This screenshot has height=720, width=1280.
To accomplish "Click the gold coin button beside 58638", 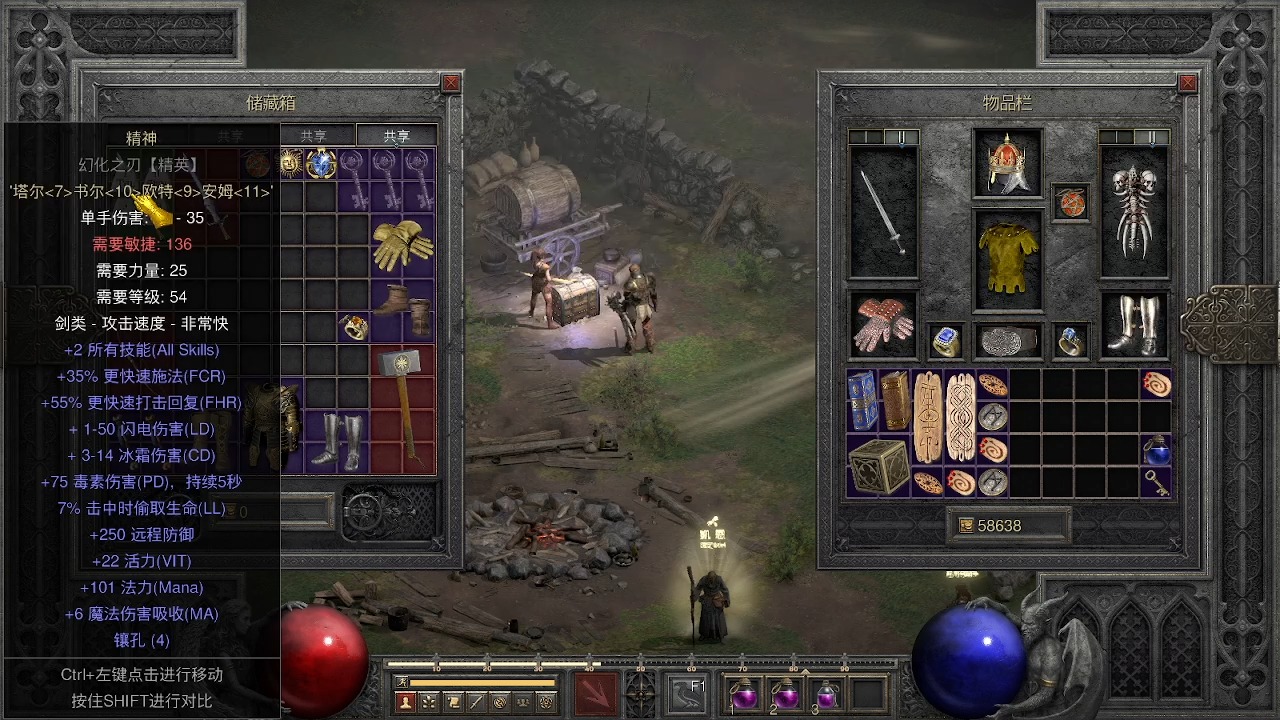I will click(x=966, y=525).
